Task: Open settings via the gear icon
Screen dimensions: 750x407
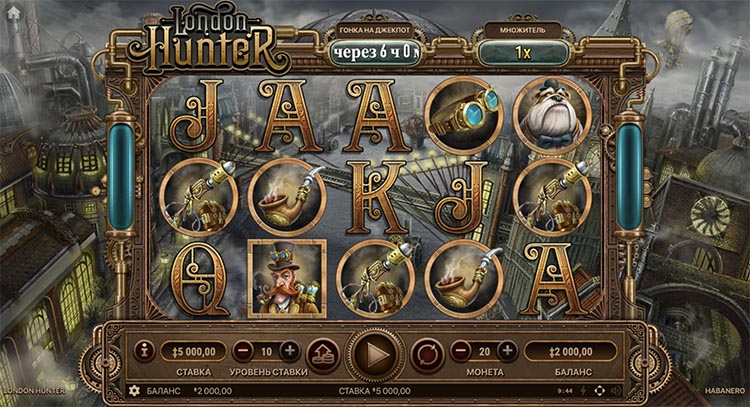Action: click(135, 390)
